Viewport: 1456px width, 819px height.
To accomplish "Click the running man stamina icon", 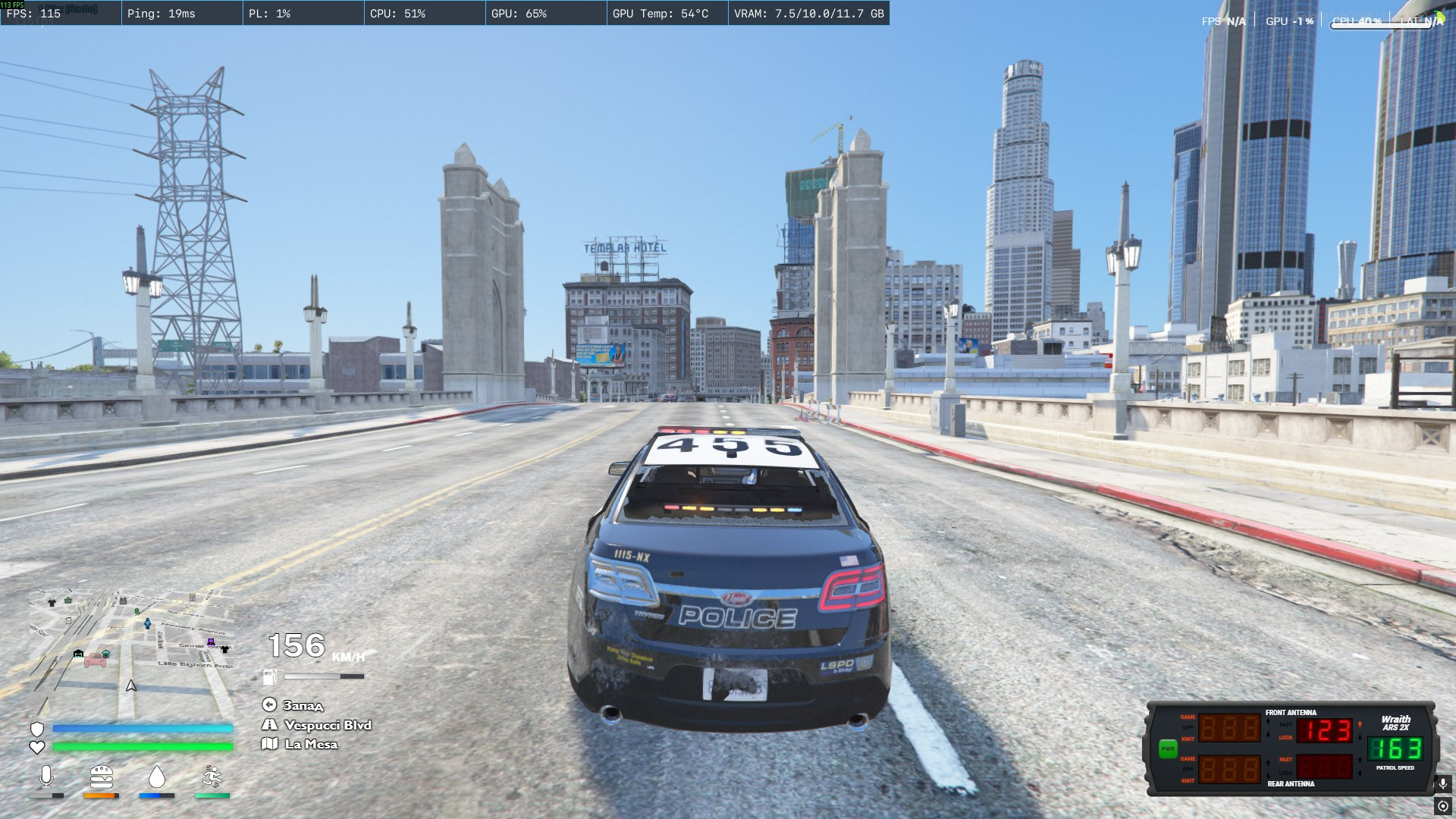I will click(212, 777).
